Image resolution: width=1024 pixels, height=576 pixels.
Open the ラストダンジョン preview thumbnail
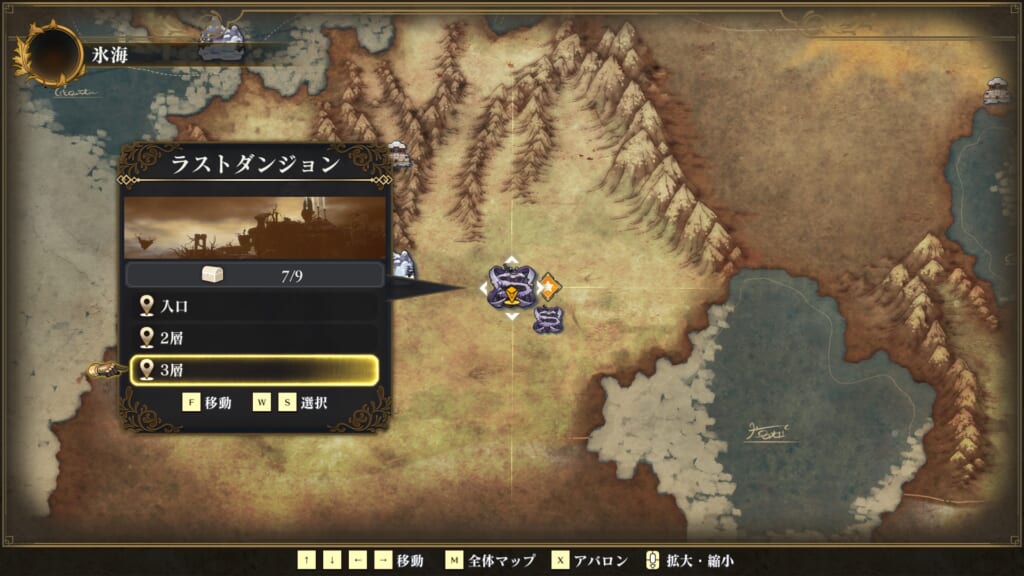[x=255, y=228]
